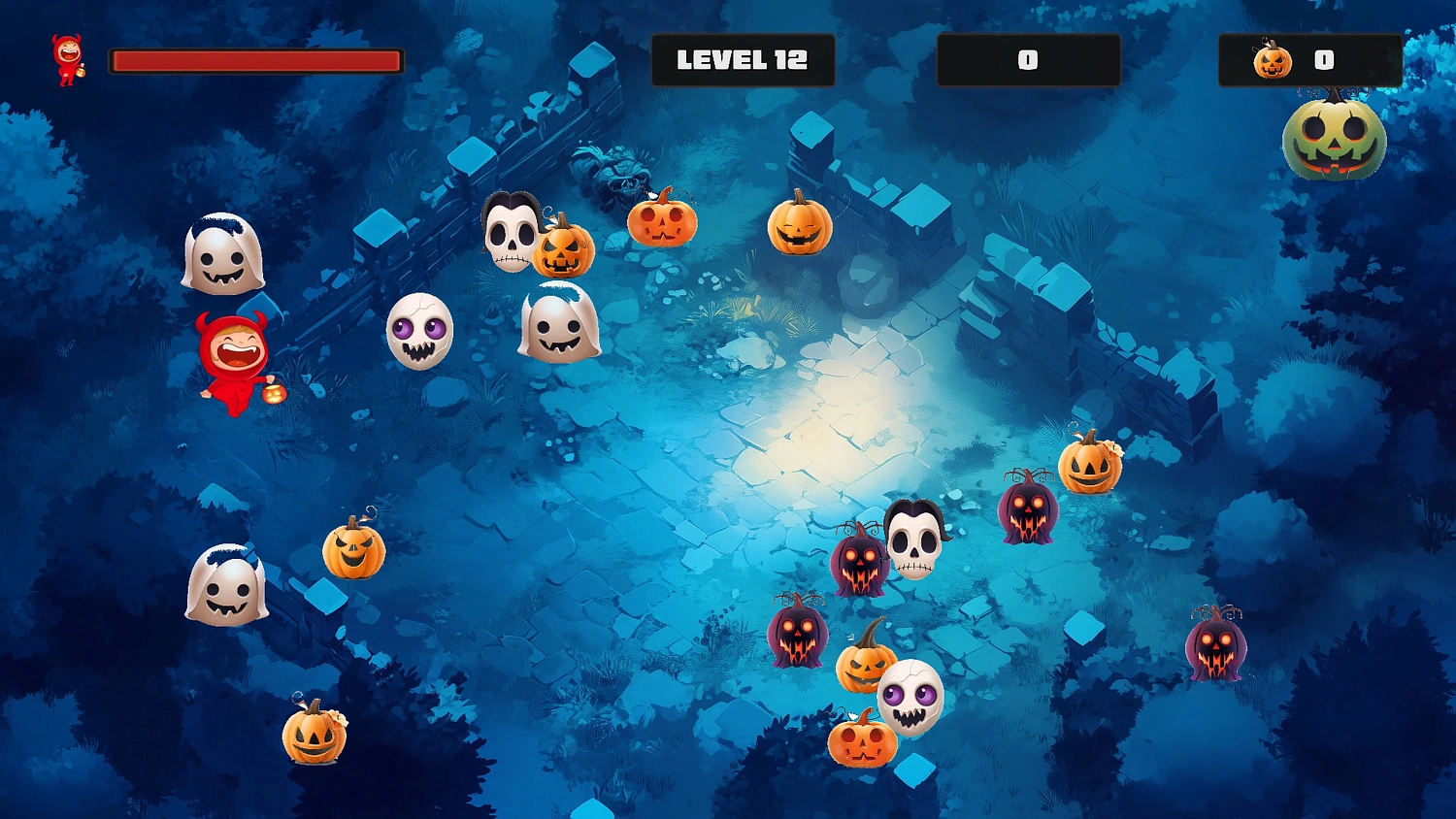The height and width of the screenshot is (819, 1456).
Task: Click the small devil avatar in the top-left corner
Action: click(x=68, y=60)
